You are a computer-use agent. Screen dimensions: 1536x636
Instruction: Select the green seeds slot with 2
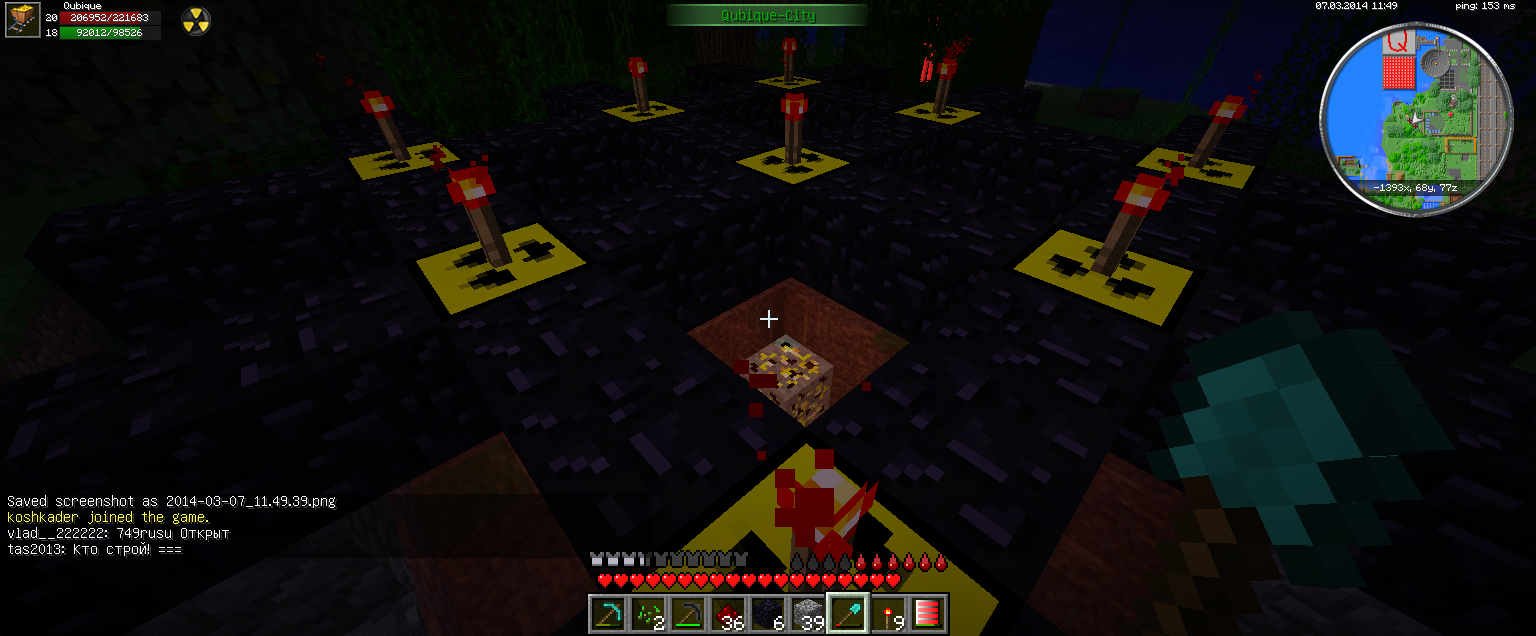pos(647,613)
